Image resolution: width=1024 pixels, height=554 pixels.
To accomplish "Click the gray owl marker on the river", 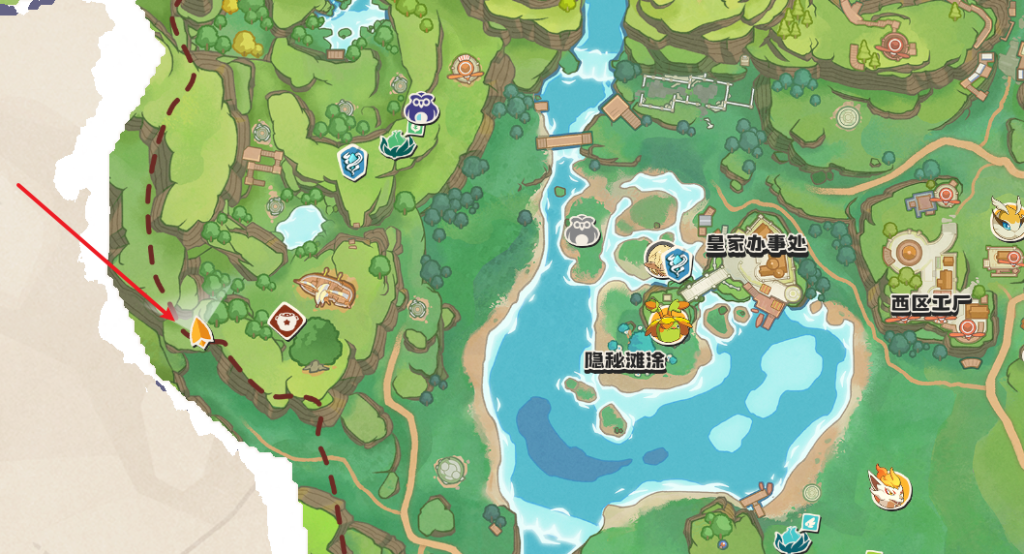I will click(x=580, y=231).
